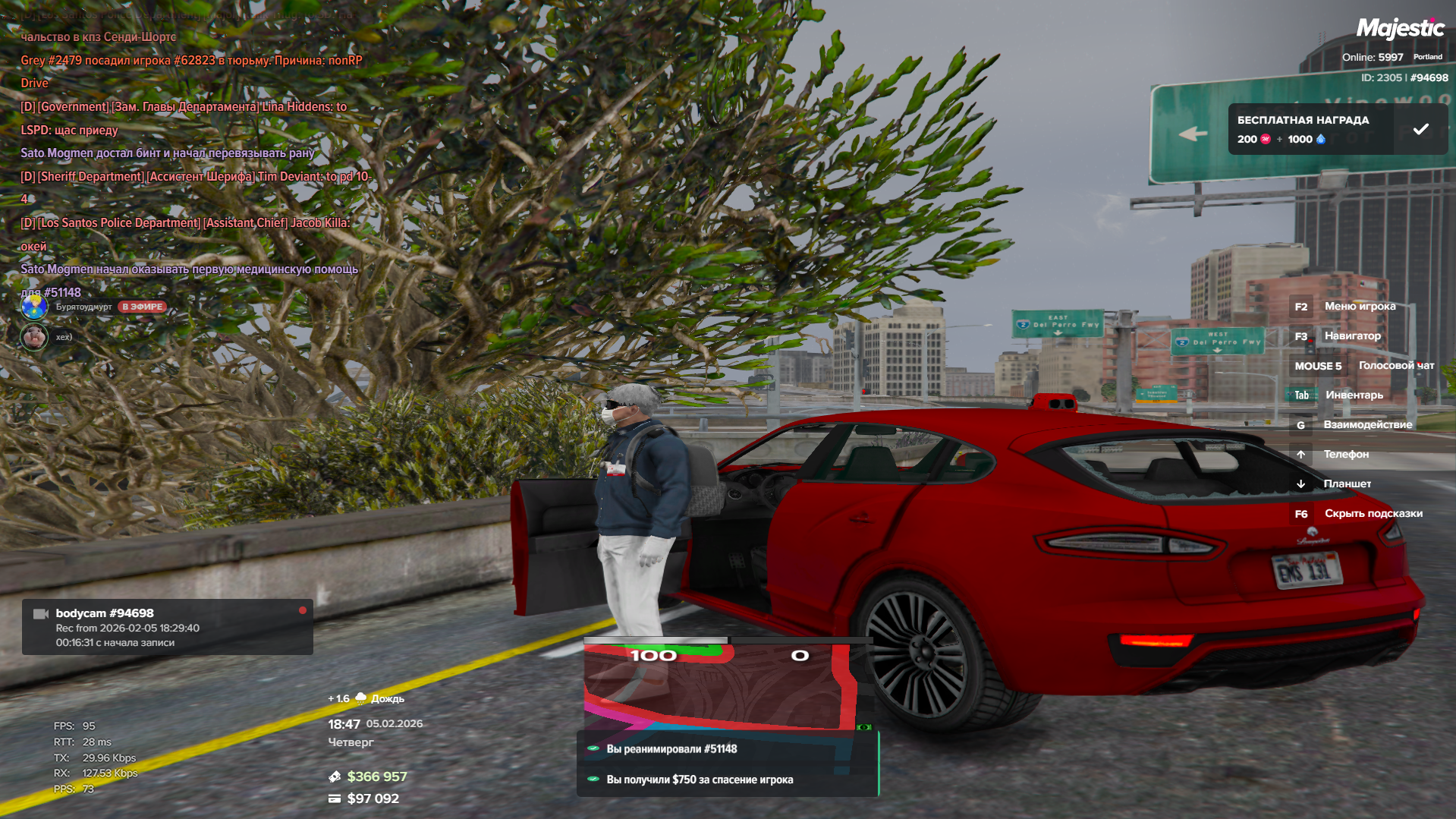Select the Бурятоуджурт voice chat avatar

(x=34, y=307)
